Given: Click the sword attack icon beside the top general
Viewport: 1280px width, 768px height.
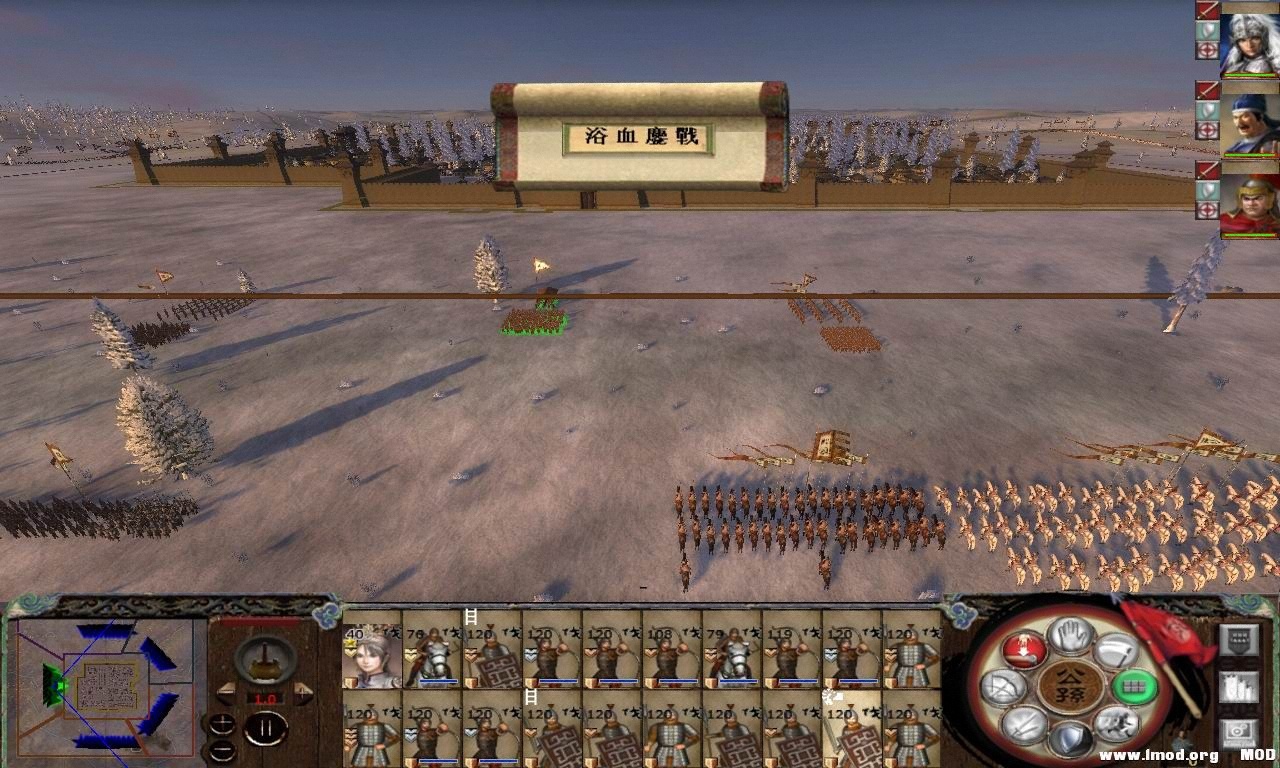Looking at the screenshot, I should 1206,12.
